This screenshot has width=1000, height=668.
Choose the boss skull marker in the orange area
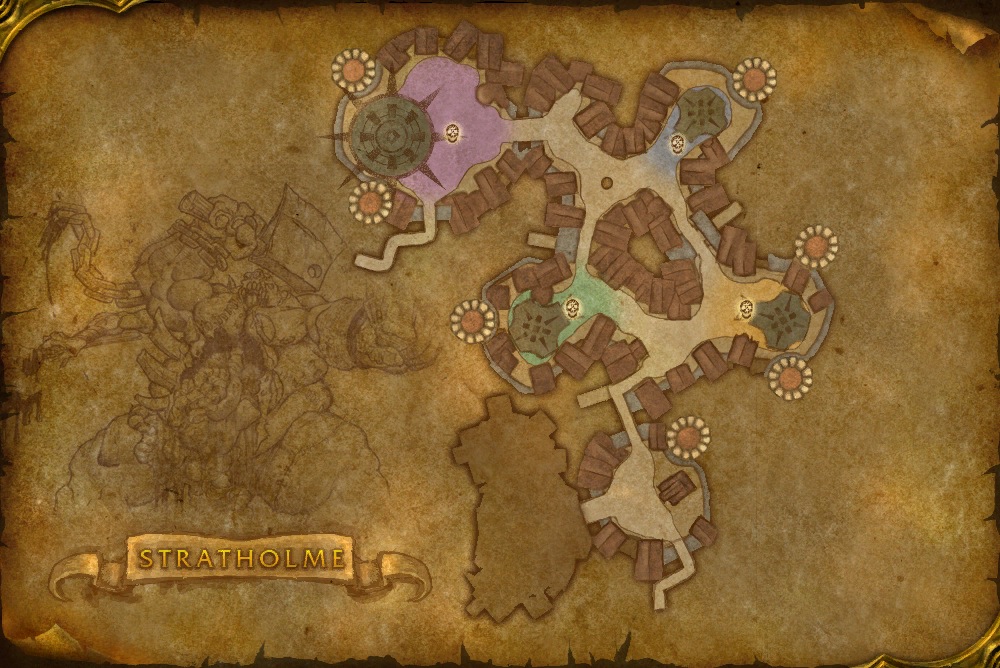pyautogui.click(x=745, y=306)
